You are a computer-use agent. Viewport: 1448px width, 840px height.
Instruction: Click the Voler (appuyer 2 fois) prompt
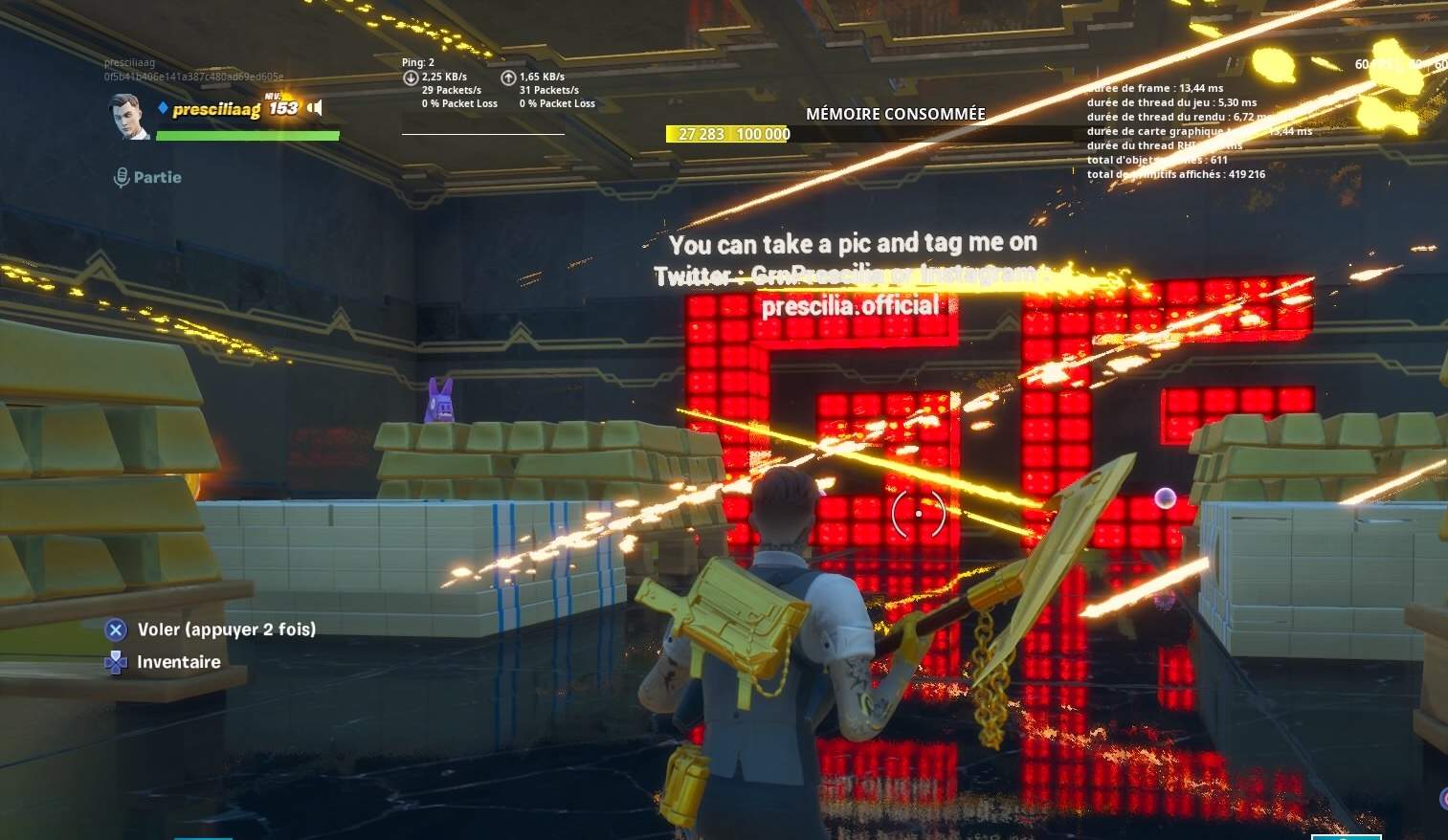[x=227, y=629]
